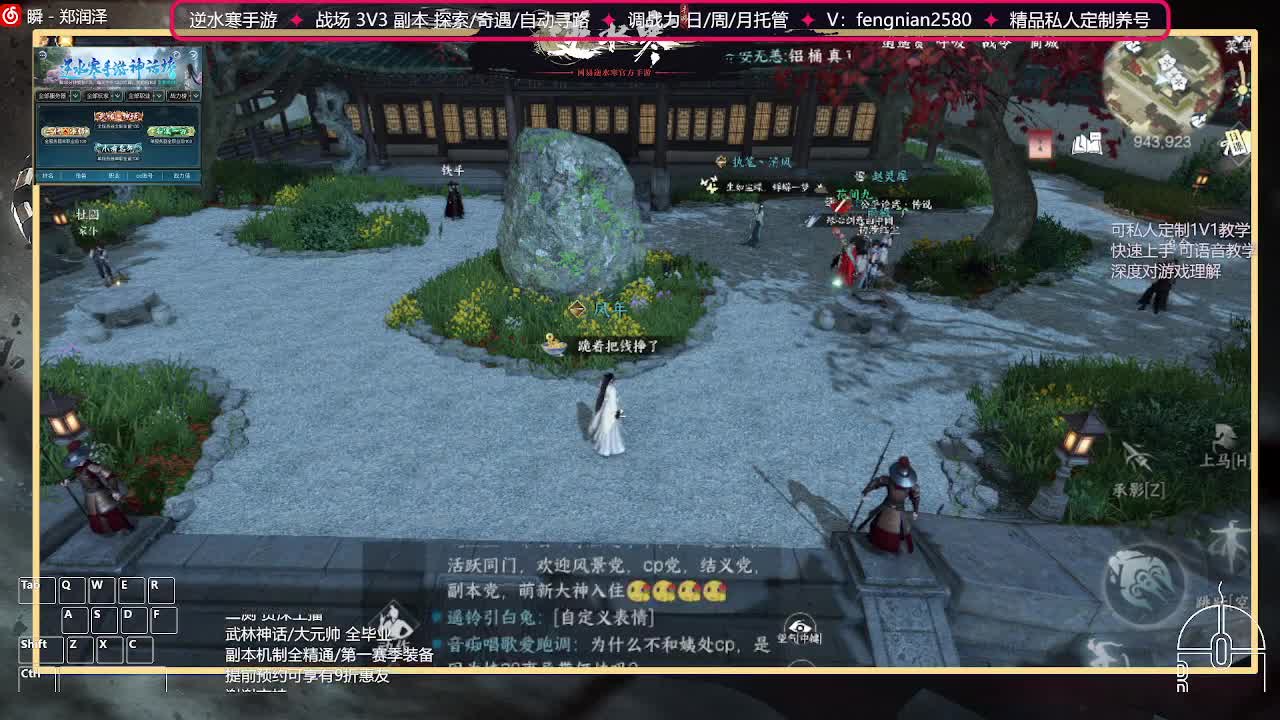
Task: Open the book journal icon below the minimap
Action: pos(1087,144)
